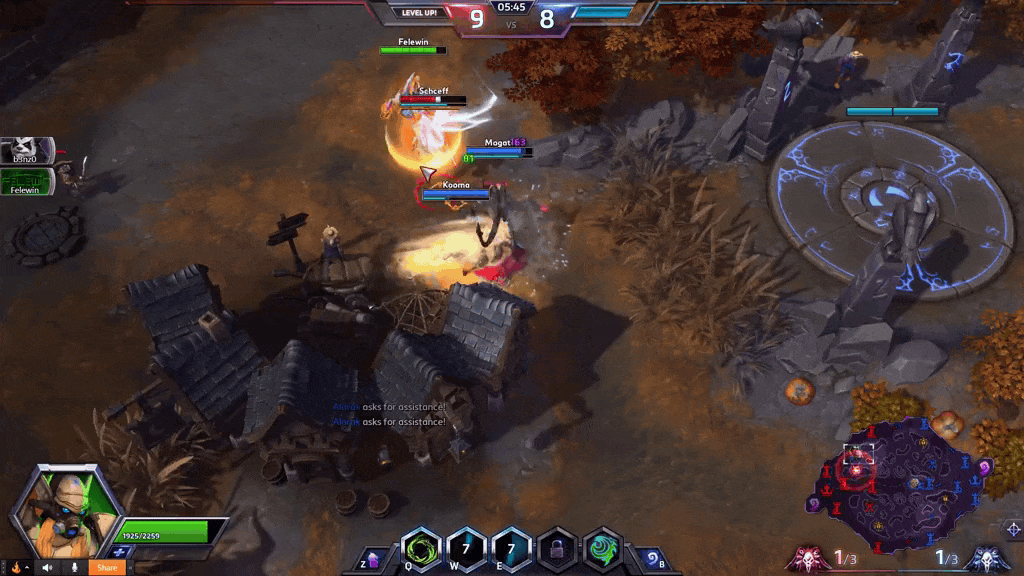Screen dimensions: 1024x576
Task: Toggle the overlay microphone icon
Action: point(73,567)
